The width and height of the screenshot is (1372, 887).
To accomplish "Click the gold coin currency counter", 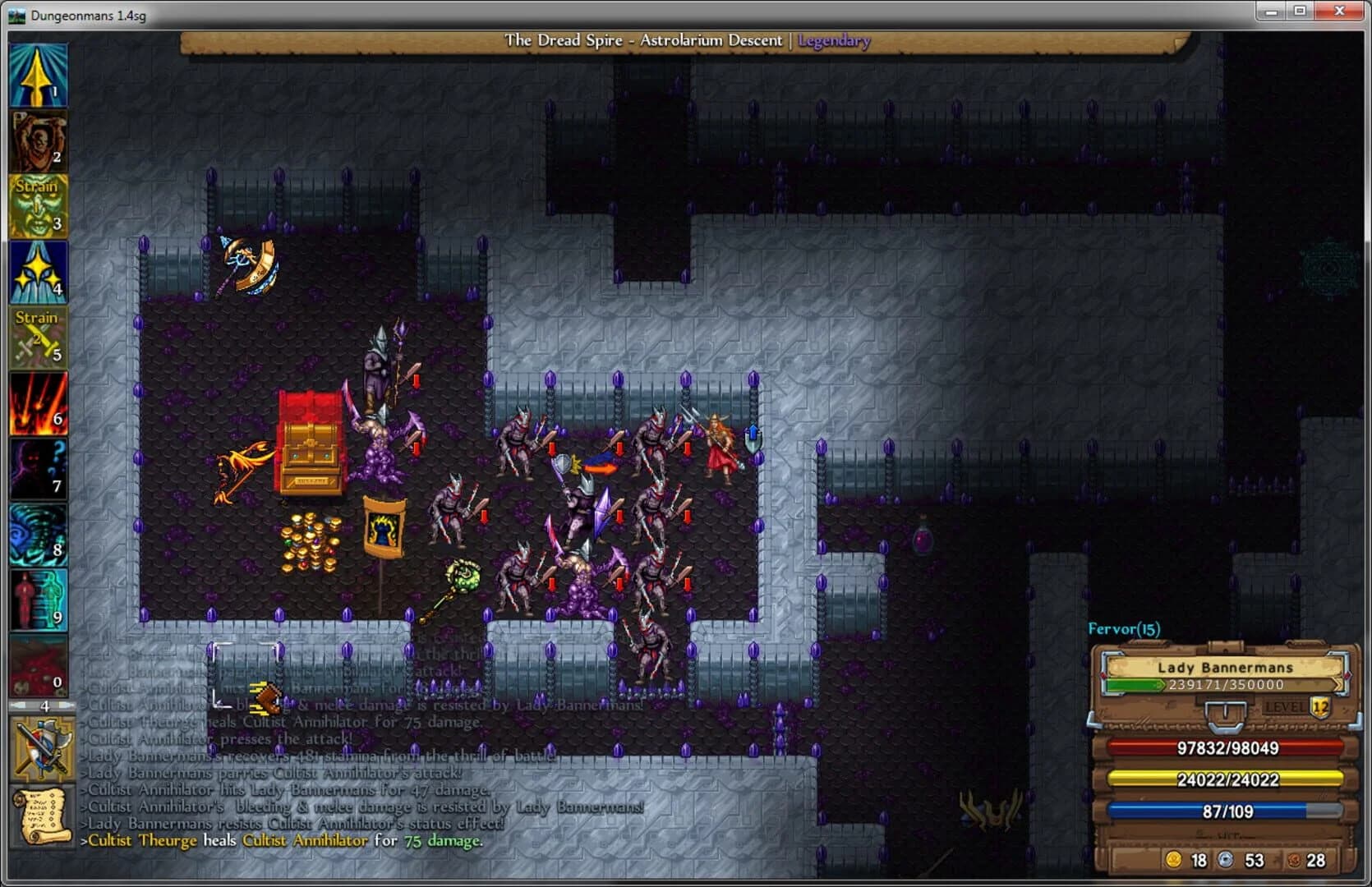I will coord(1186,861).
